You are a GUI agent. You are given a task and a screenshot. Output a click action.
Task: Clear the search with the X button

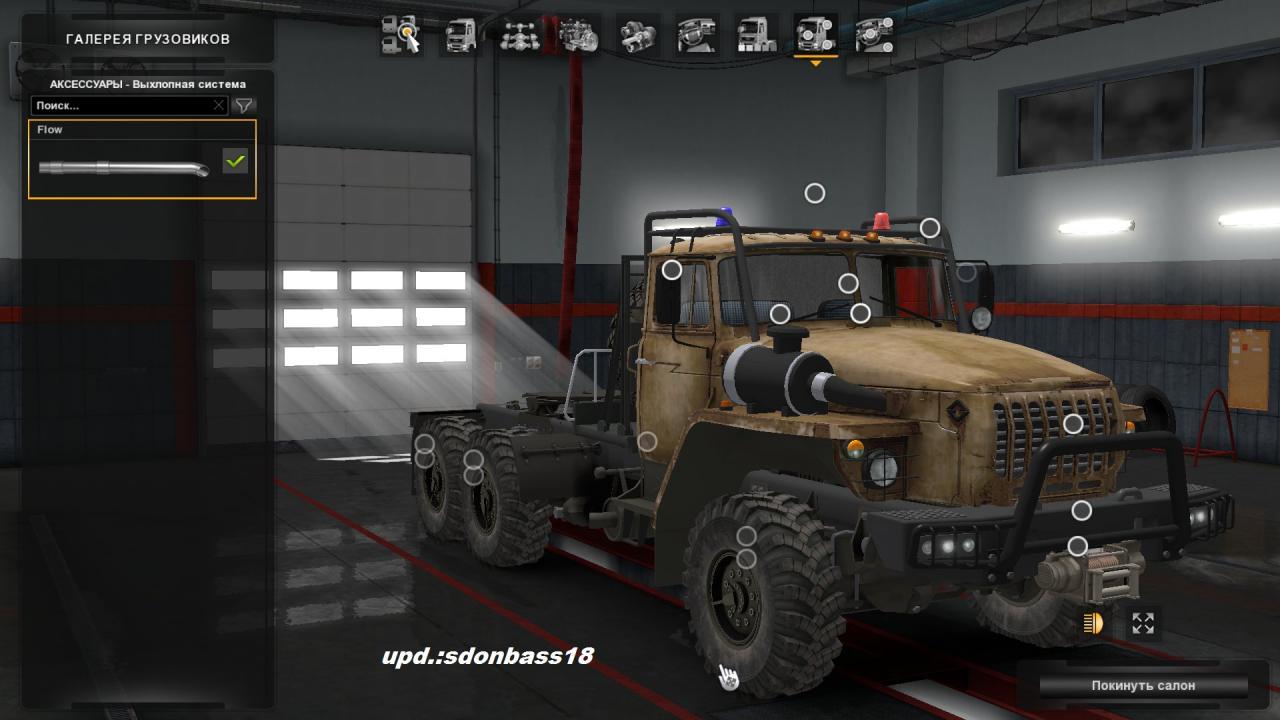[x=219, y=105]
